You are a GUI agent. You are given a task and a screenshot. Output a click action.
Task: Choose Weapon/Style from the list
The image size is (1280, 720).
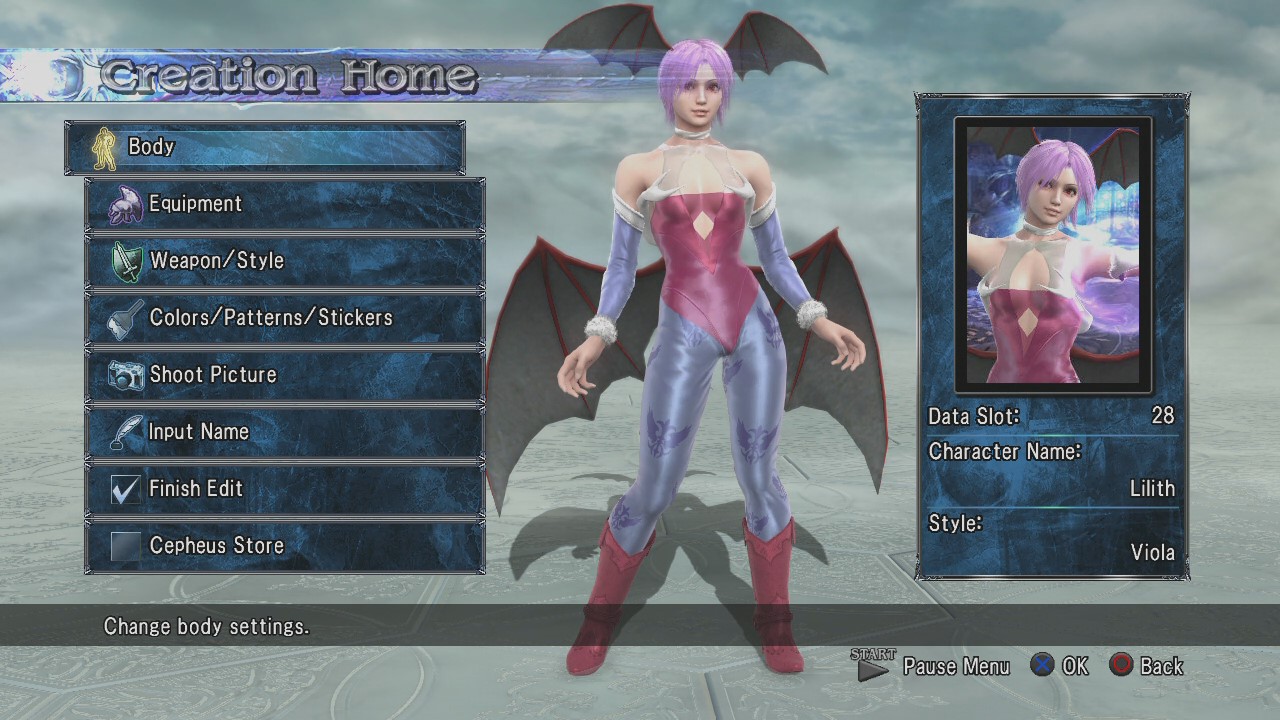pos(285,261)
